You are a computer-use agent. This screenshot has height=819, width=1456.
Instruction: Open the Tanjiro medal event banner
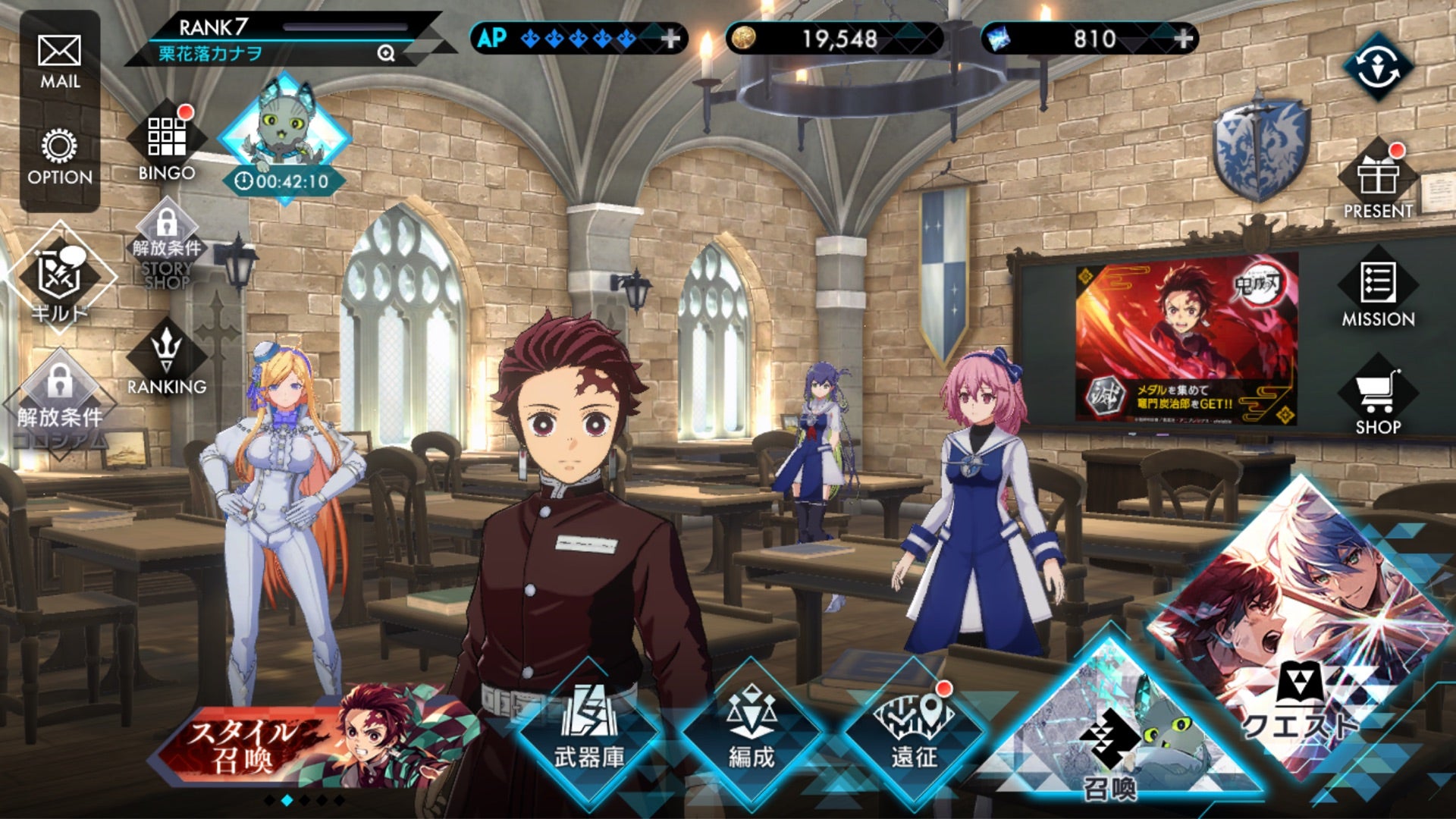1186,341
